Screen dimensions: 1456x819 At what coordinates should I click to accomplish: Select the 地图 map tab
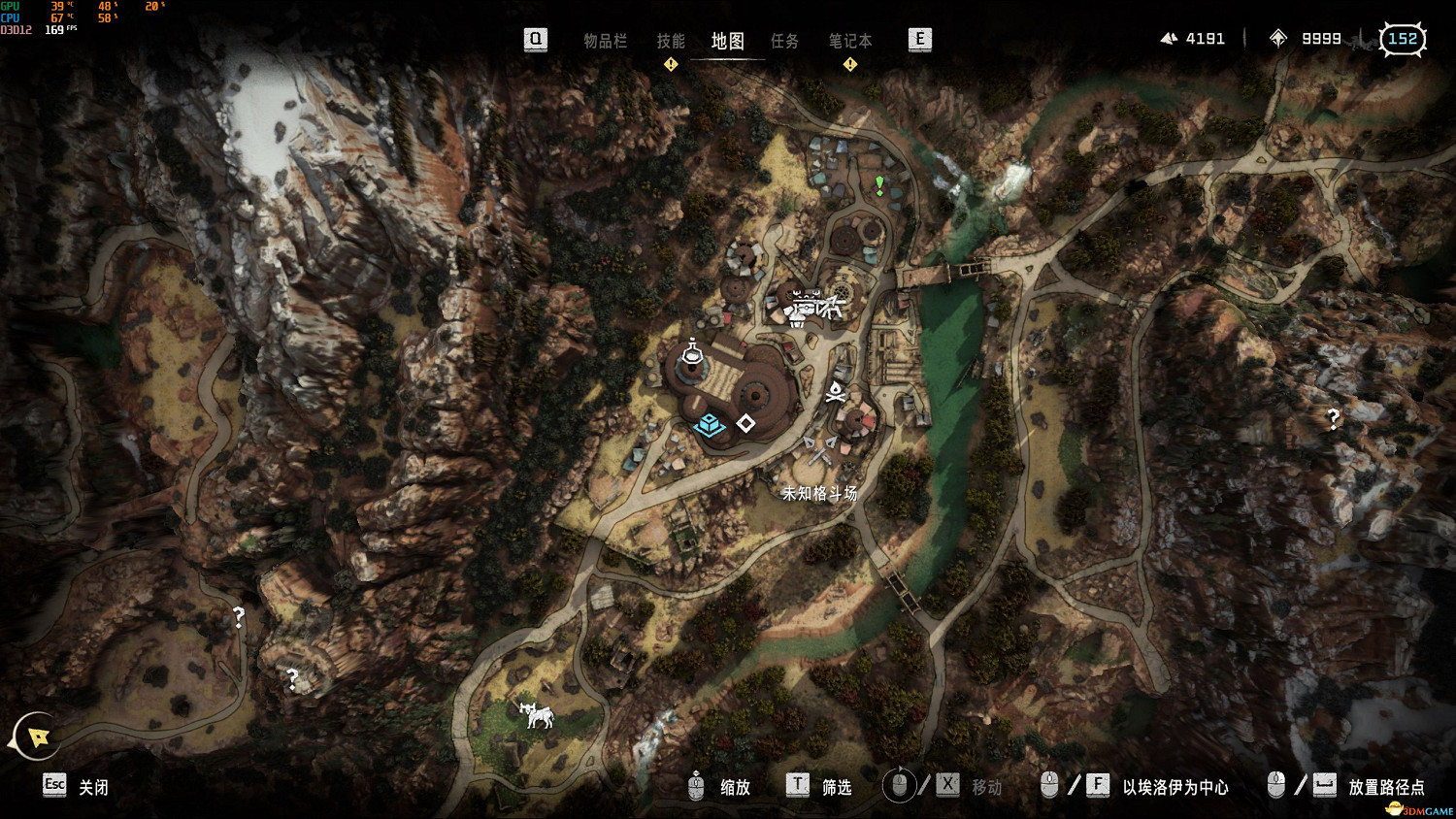pyautogui.click(x=727, y=41)
